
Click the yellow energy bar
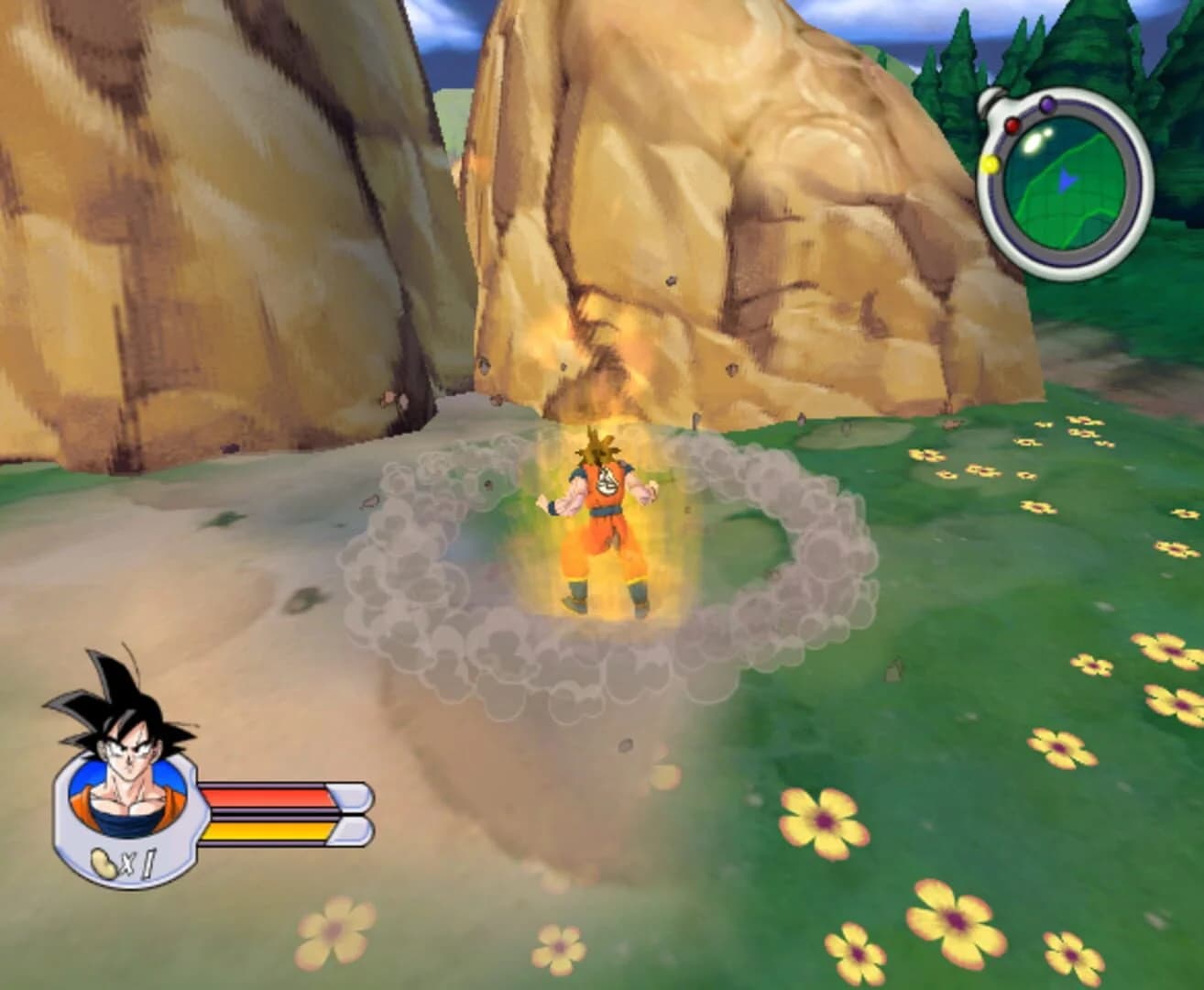click(266, 831)
